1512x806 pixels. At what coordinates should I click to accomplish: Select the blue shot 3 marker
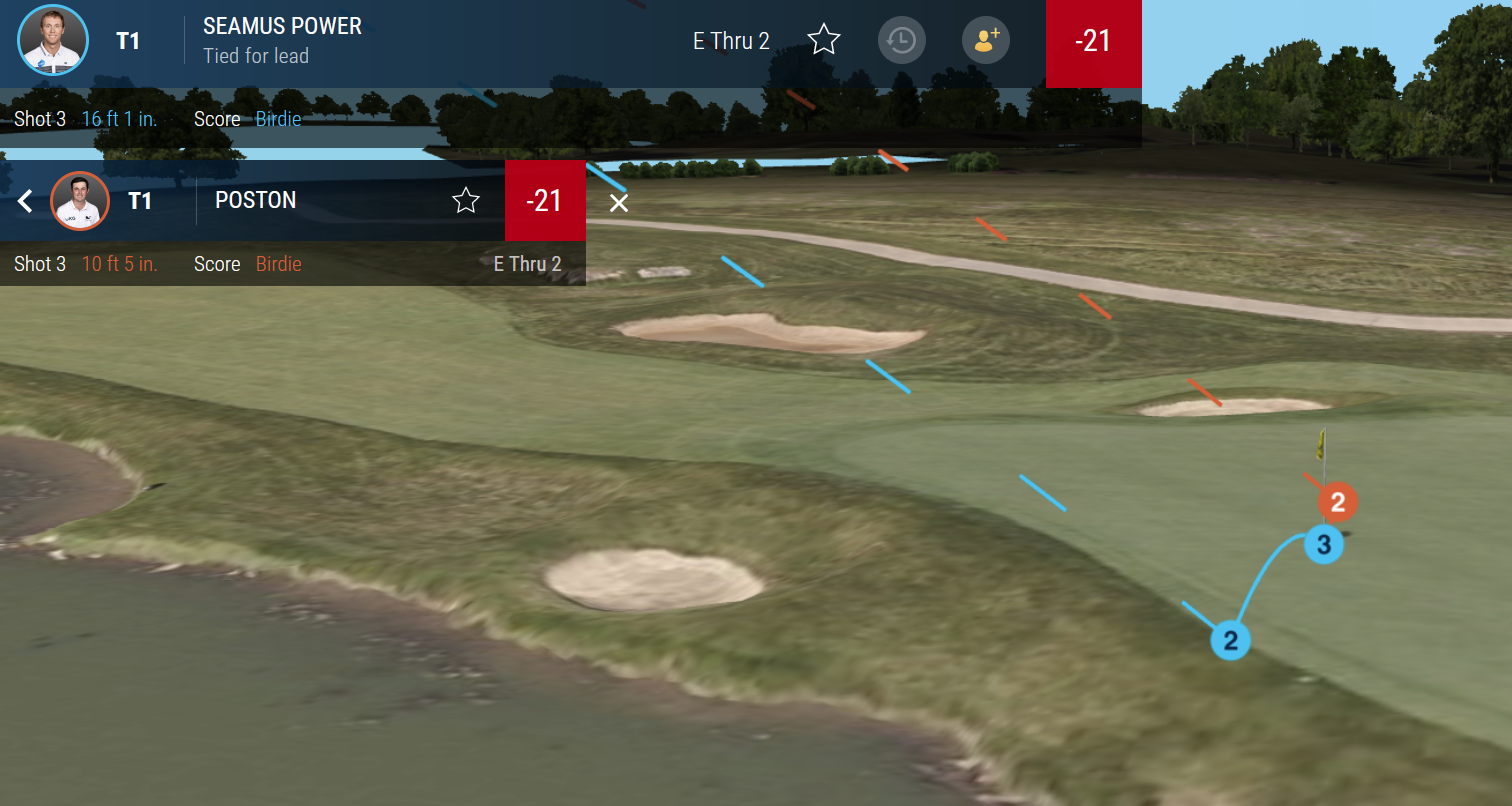click(x=1323, y=545)
